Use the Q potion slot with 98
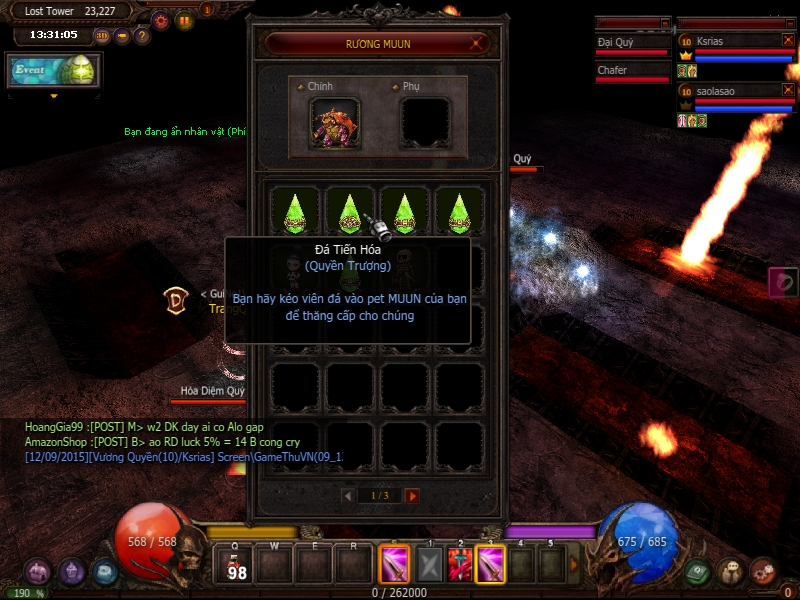Viewport: 800px width, 600px height. point(237,565)
